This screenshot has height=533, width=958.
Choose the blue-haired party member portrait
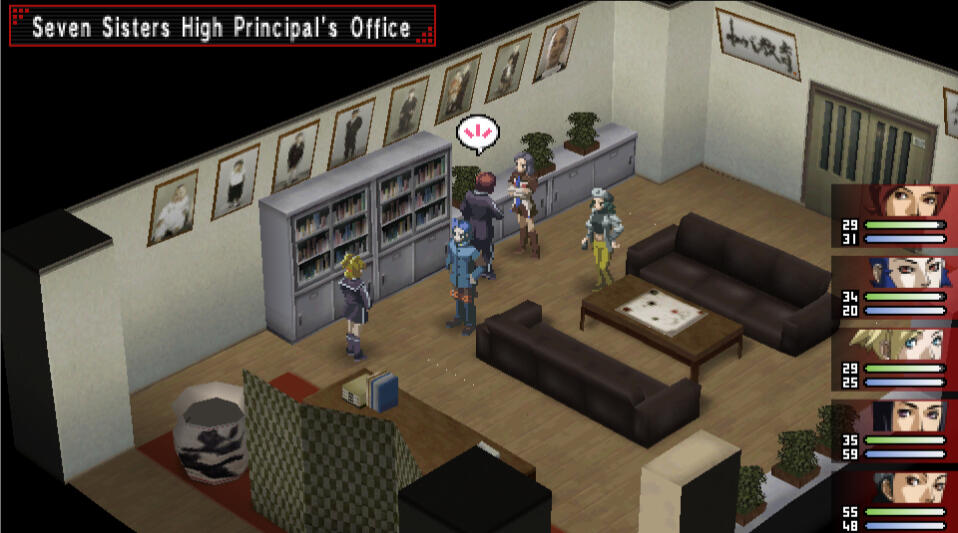tap(900, 272)
